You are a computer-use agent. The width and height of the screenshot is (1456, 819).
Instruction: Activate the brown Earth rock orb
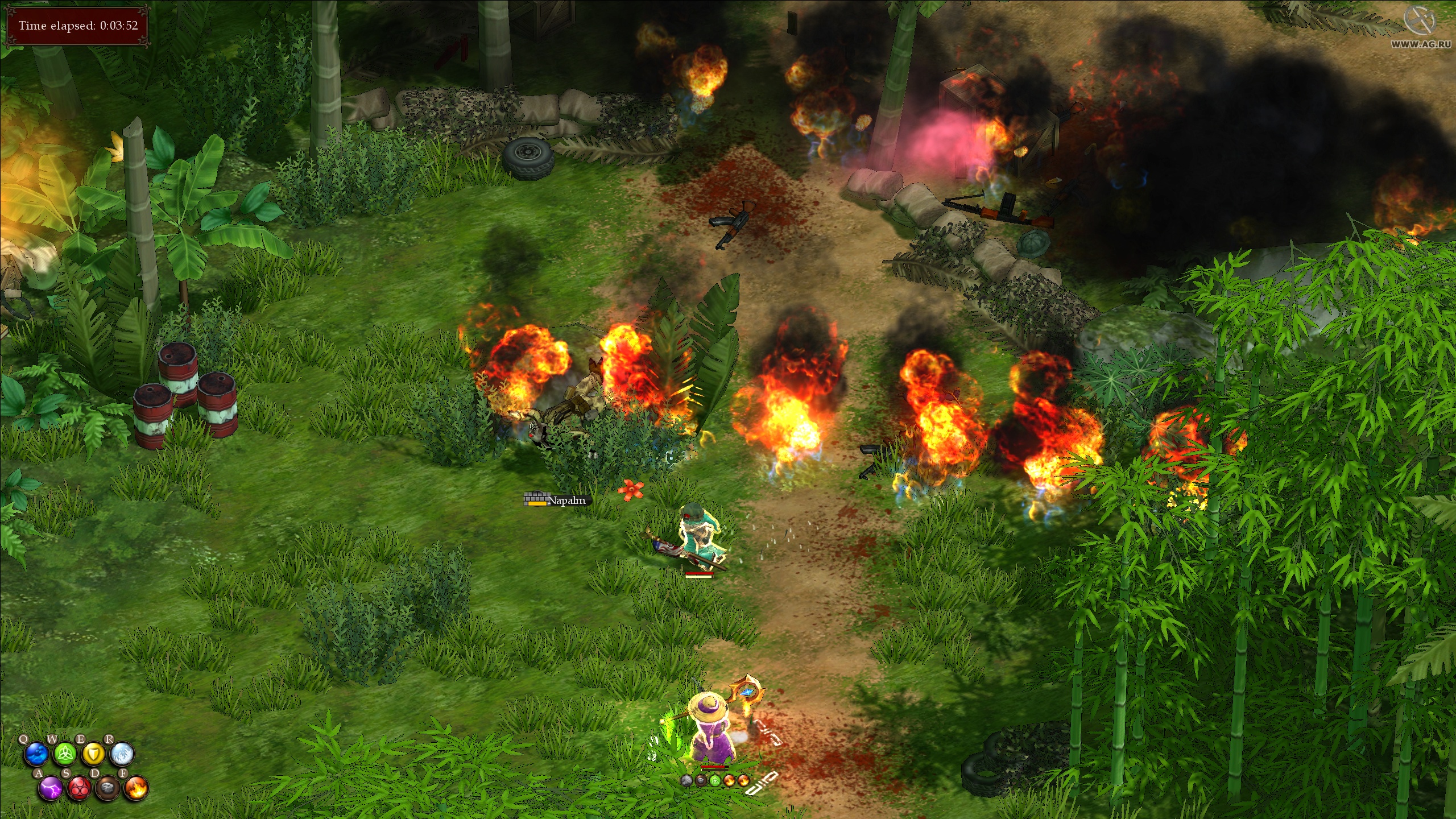point(108,789)
